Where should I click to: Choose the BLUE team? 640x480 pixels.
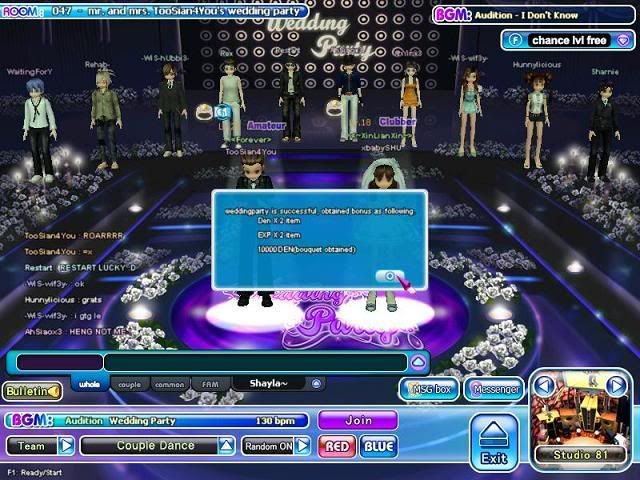click(378, 446)
